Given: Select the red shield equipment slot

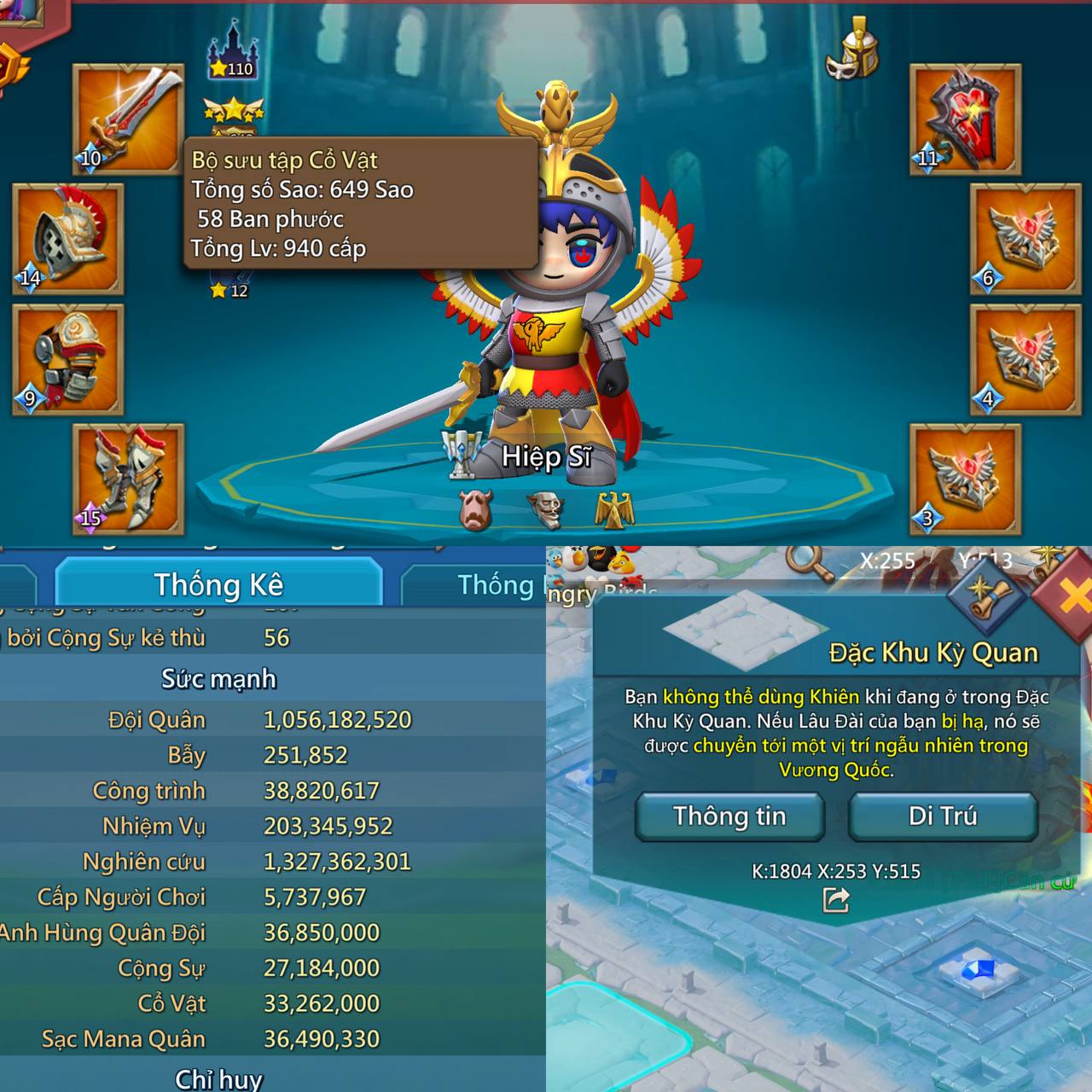Looking at the screenshot, I should (x=965, y=119).
